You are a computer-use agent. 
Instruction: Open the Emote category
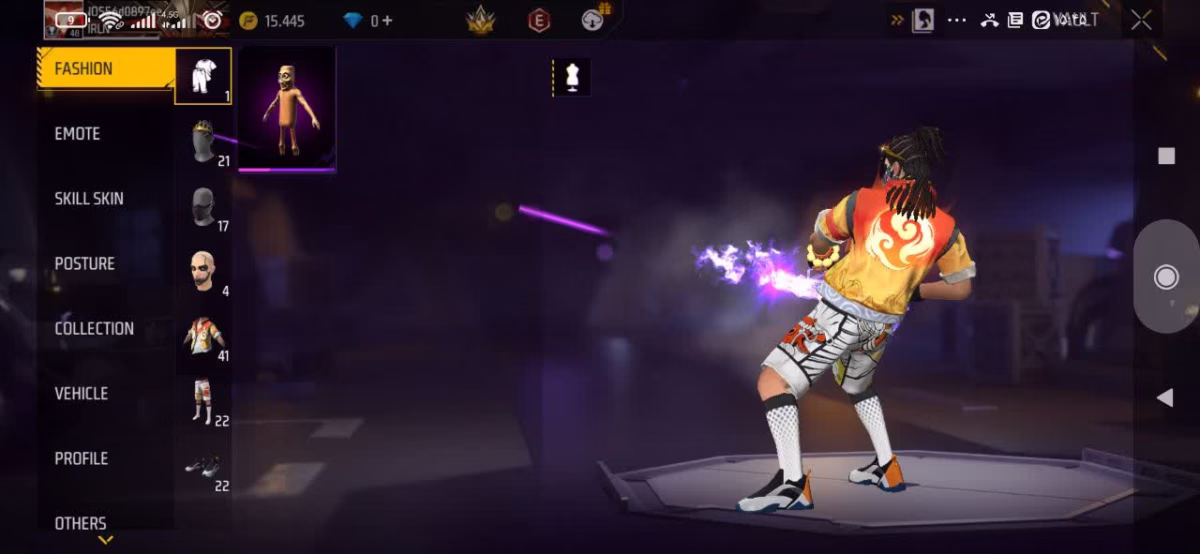[x=78, y=134]
